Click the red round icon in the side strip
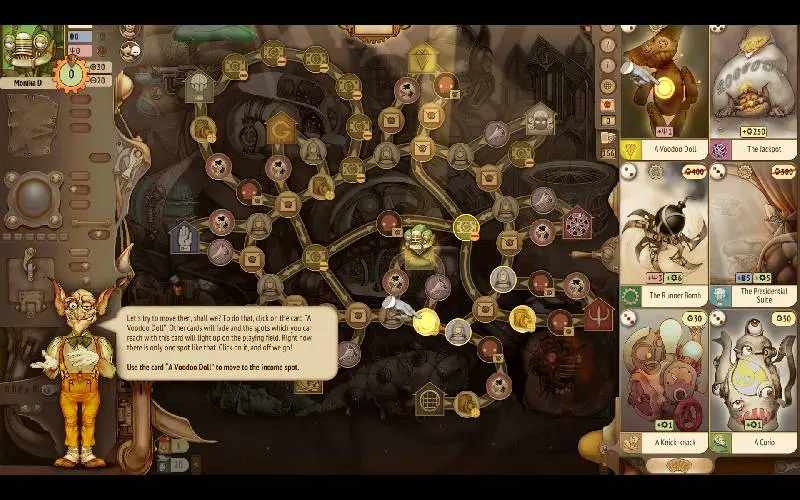The height and width of the screenshot is (500, 800). point(607,104)
